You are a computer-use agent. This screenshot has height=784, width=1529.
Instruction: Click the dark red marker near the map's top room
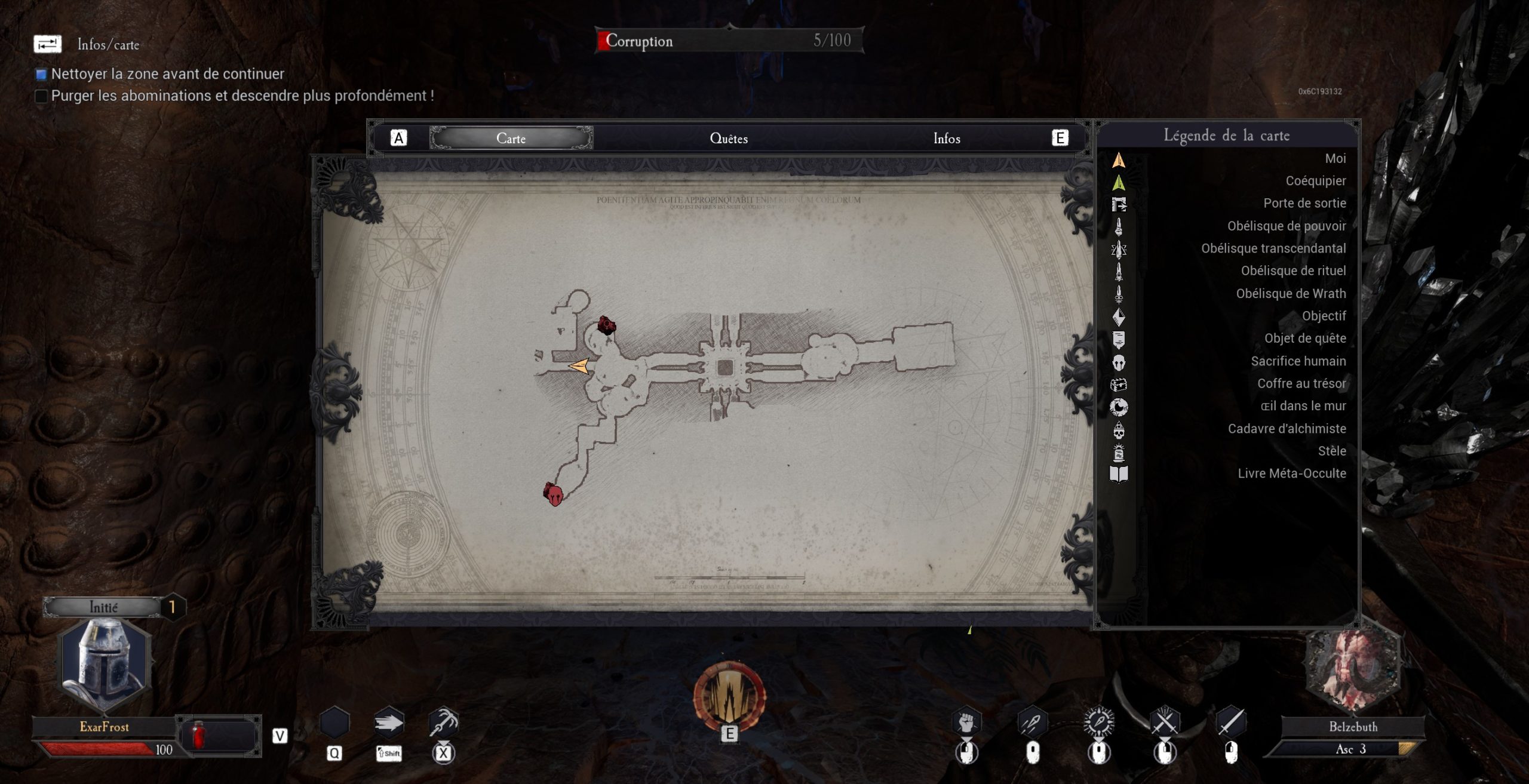pos(606,325)
